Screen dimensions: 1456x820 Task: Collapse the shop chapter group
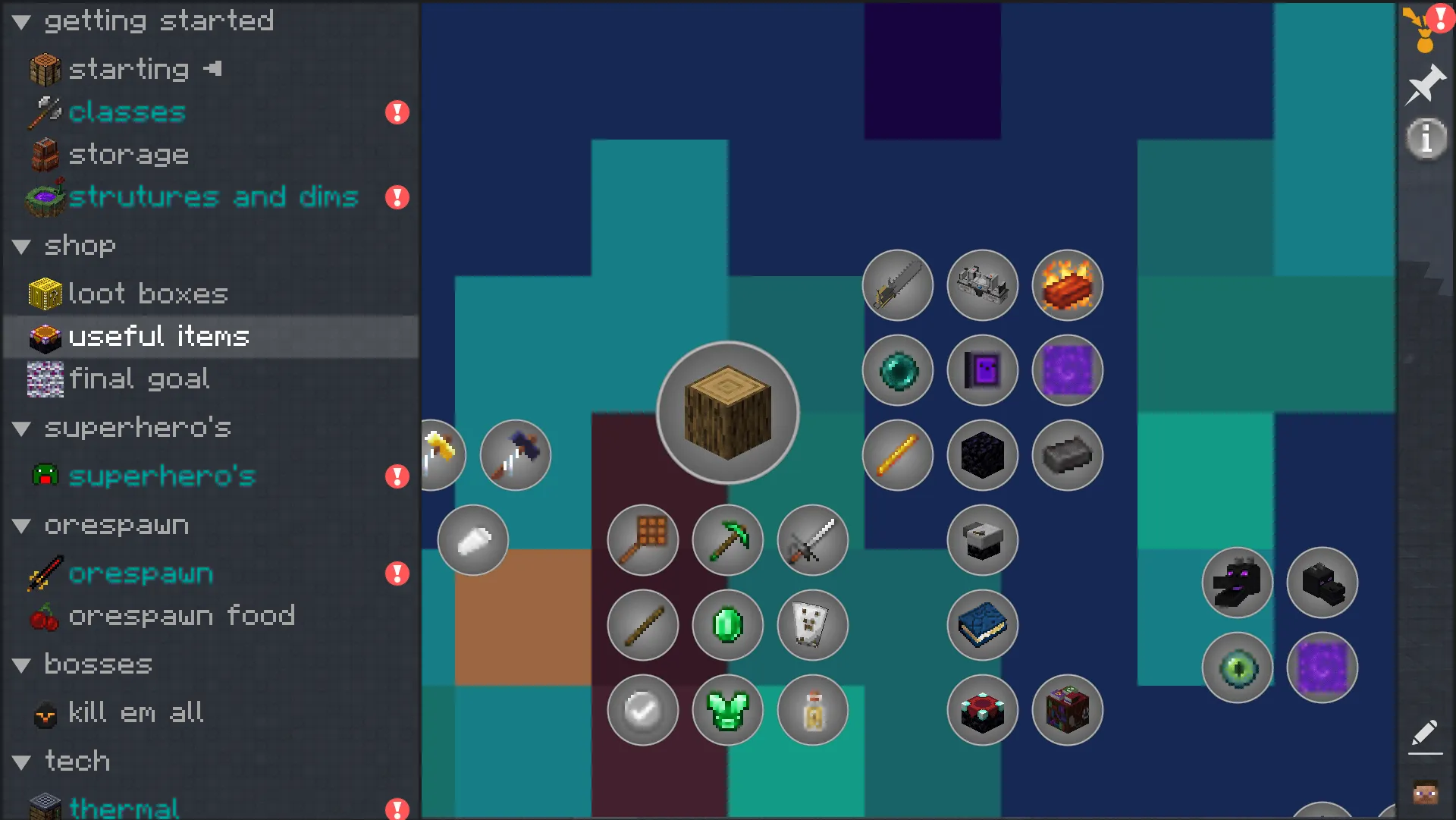pyautogui.click(x=20, y=245)
